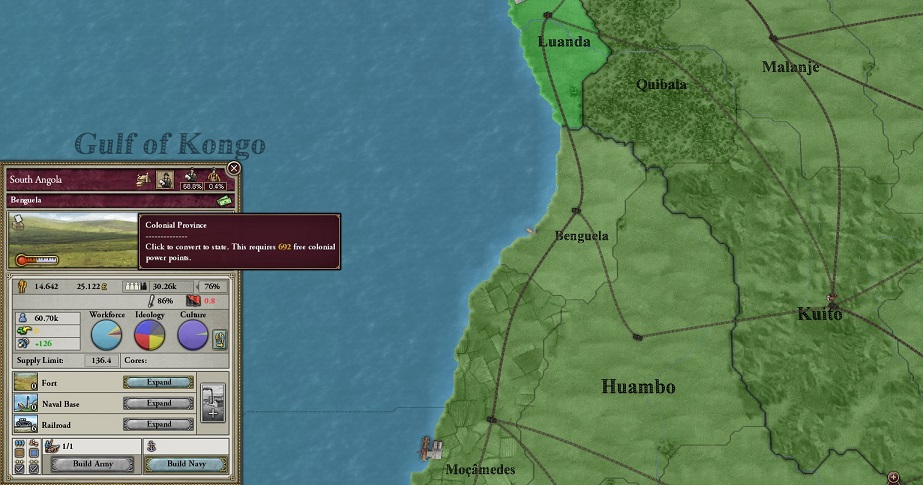Close the South Angola province panel
Image resolution: width=923 pixels, height=485 pixels.
tap(234, 168)
